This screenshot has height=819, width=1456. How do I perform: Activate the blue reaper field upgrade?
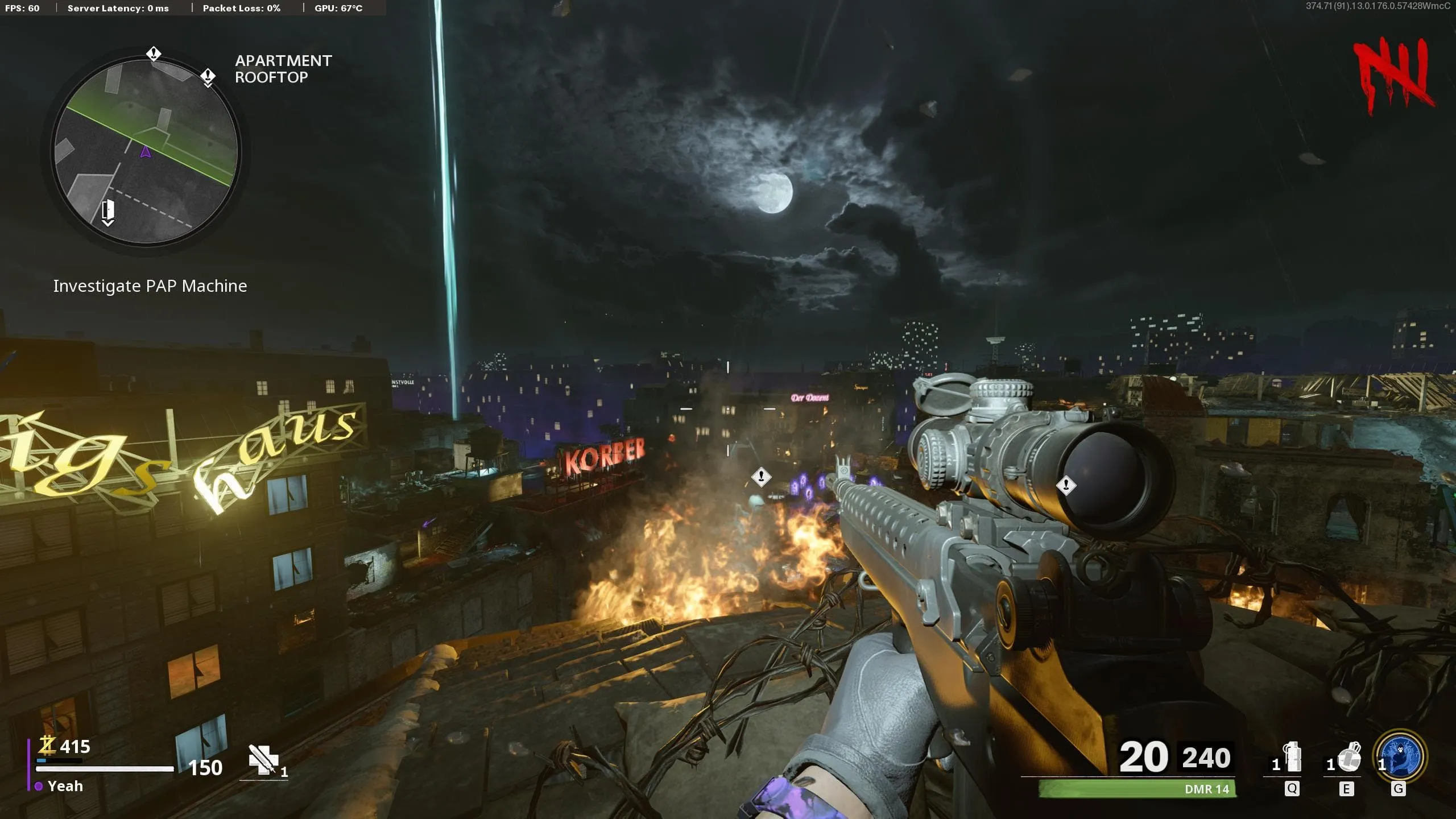coord(1400,756)
